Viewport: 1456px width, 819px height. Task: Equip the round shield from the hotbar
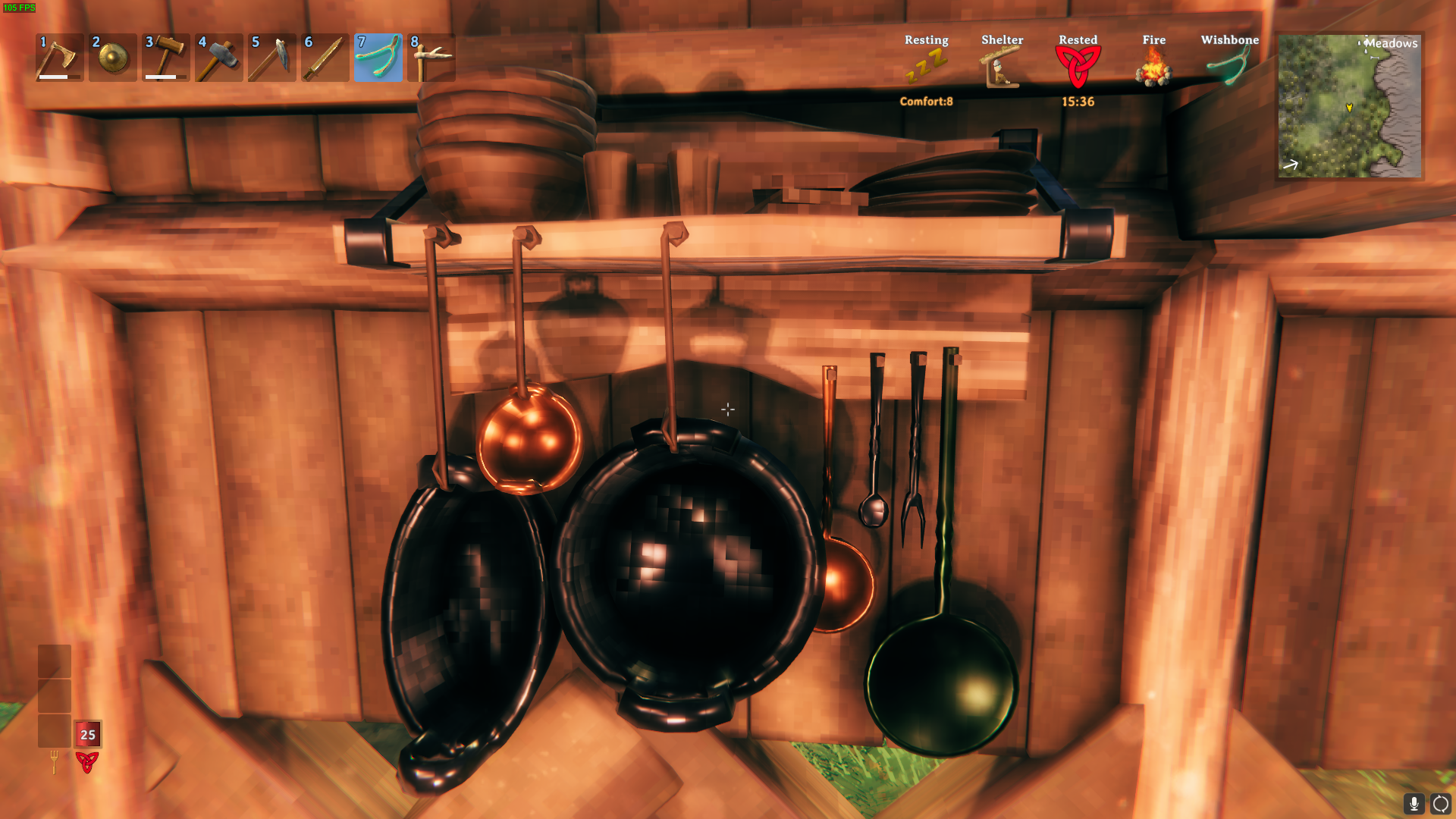[x=112, y=58]
